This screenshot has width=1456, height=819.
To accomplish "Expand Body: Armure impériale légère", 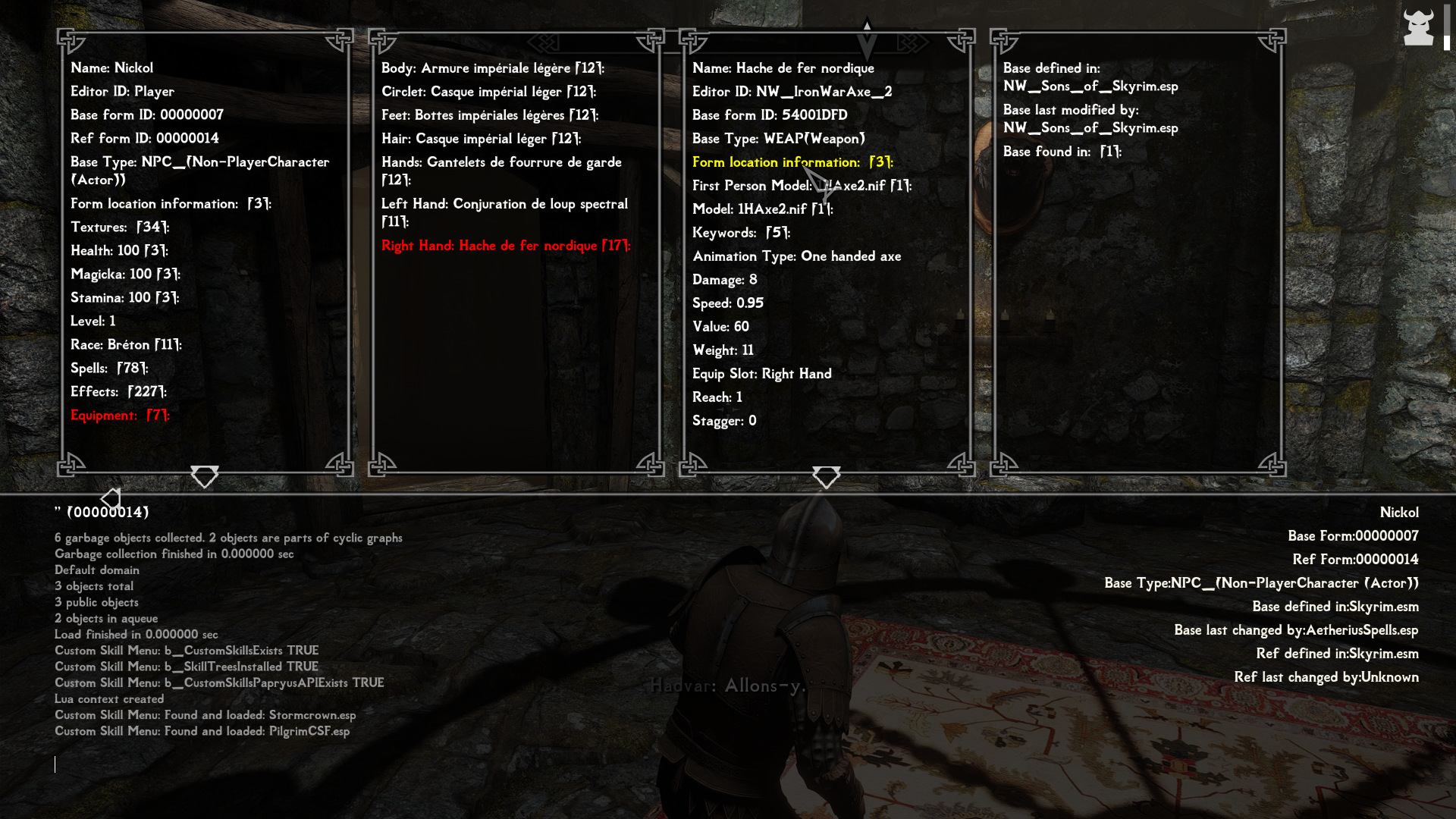I will [x=492, y=68].
